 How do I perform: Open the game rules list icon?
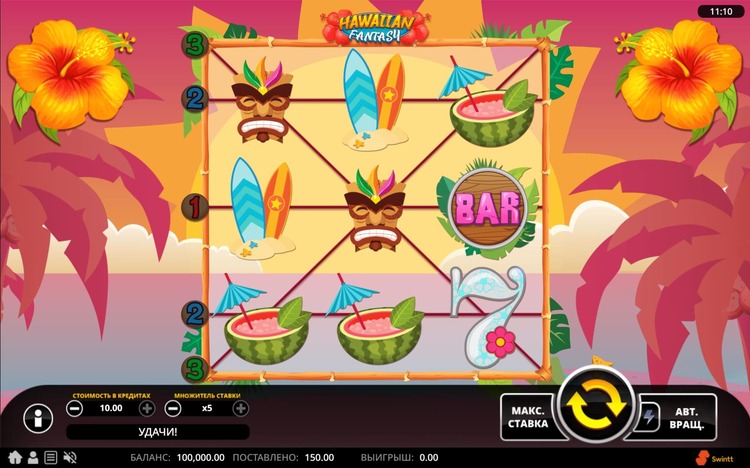[51, 457]
